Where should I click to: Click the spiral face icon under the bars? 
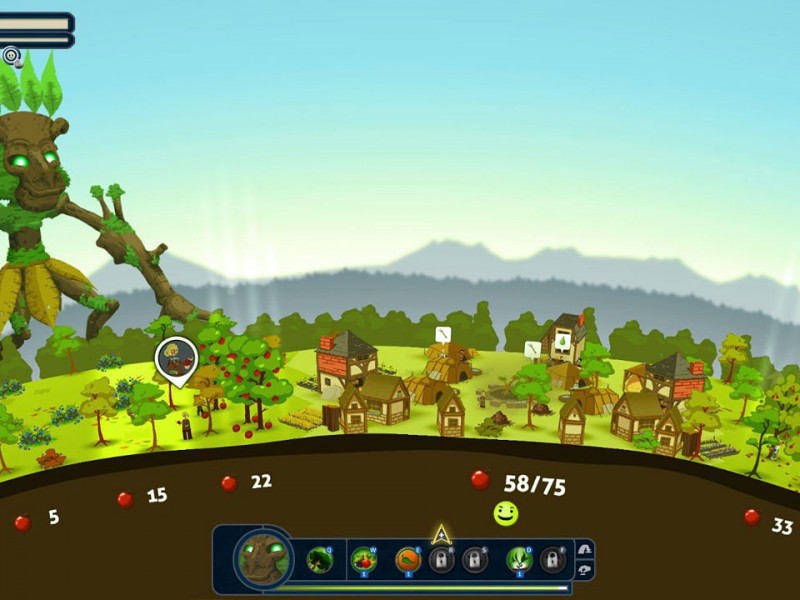11,56
